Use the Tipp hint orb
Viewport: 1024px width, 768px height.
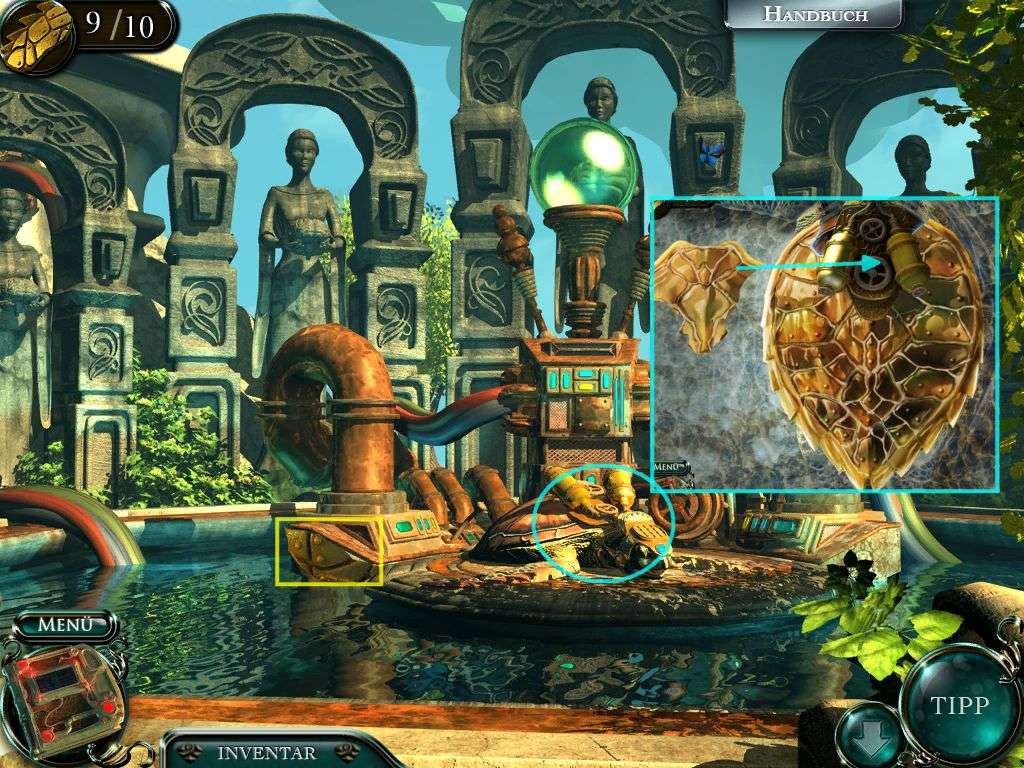click(x=958, y=704)
